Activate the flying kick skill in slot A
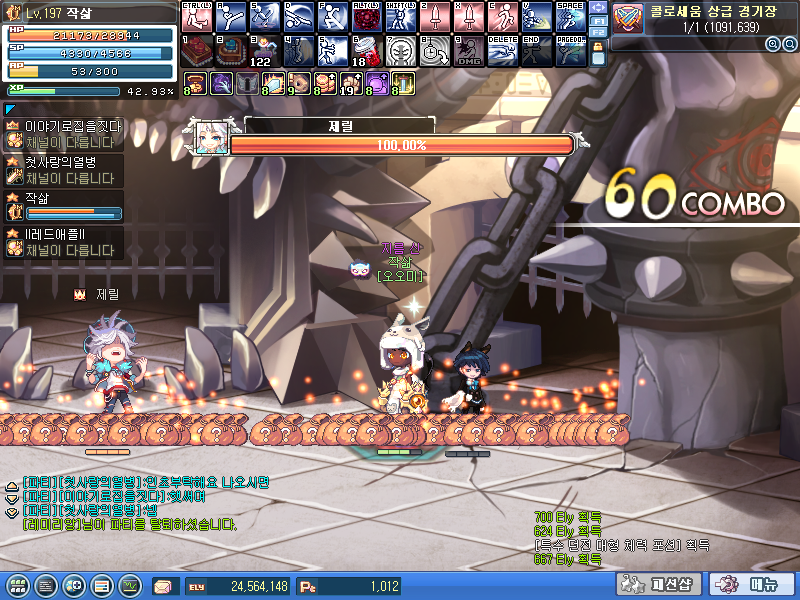Image resolution: width=800 pixels, height=600 pixels. (229, 17)
